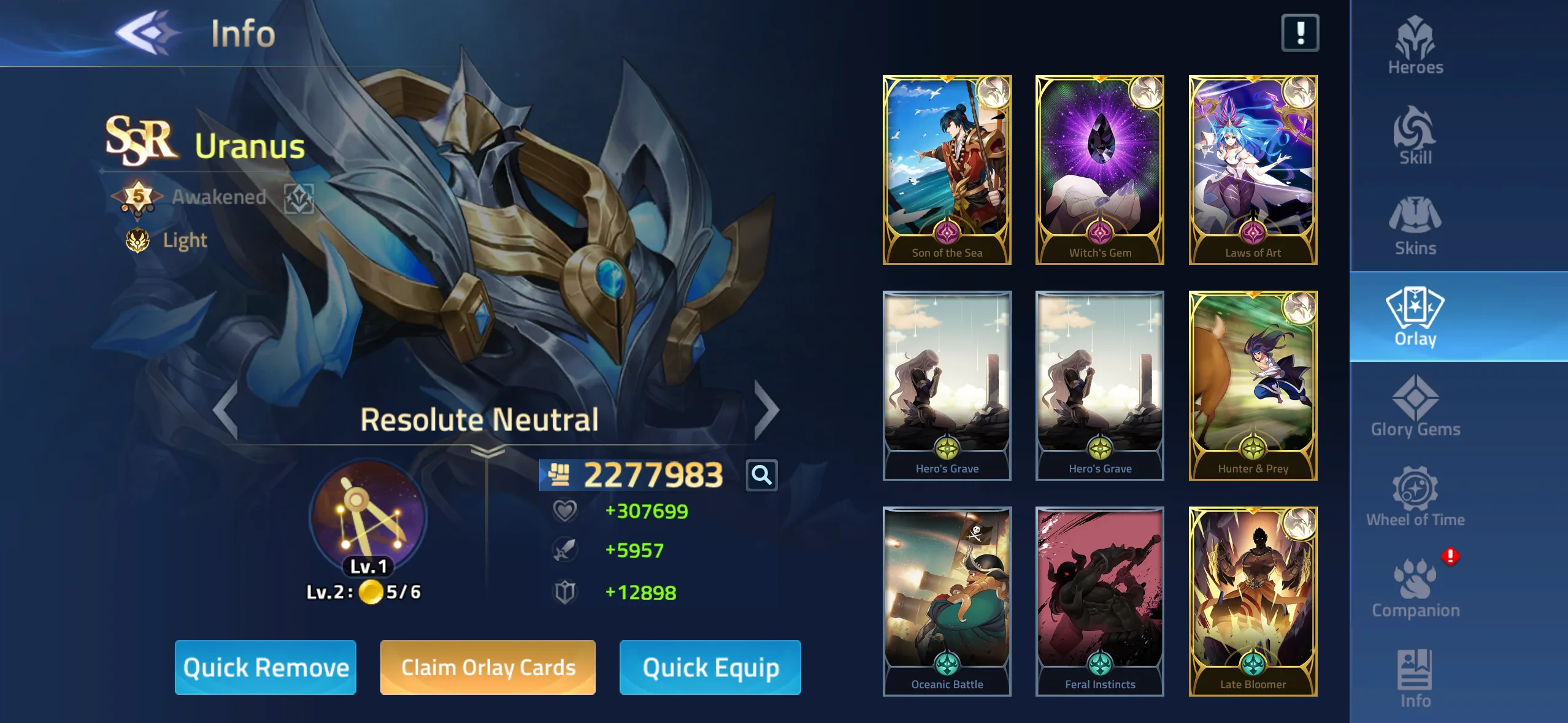This screenshot has width=1568, height=723.
Task: Open the Skill tab
Action: (x=1415, y=136)
